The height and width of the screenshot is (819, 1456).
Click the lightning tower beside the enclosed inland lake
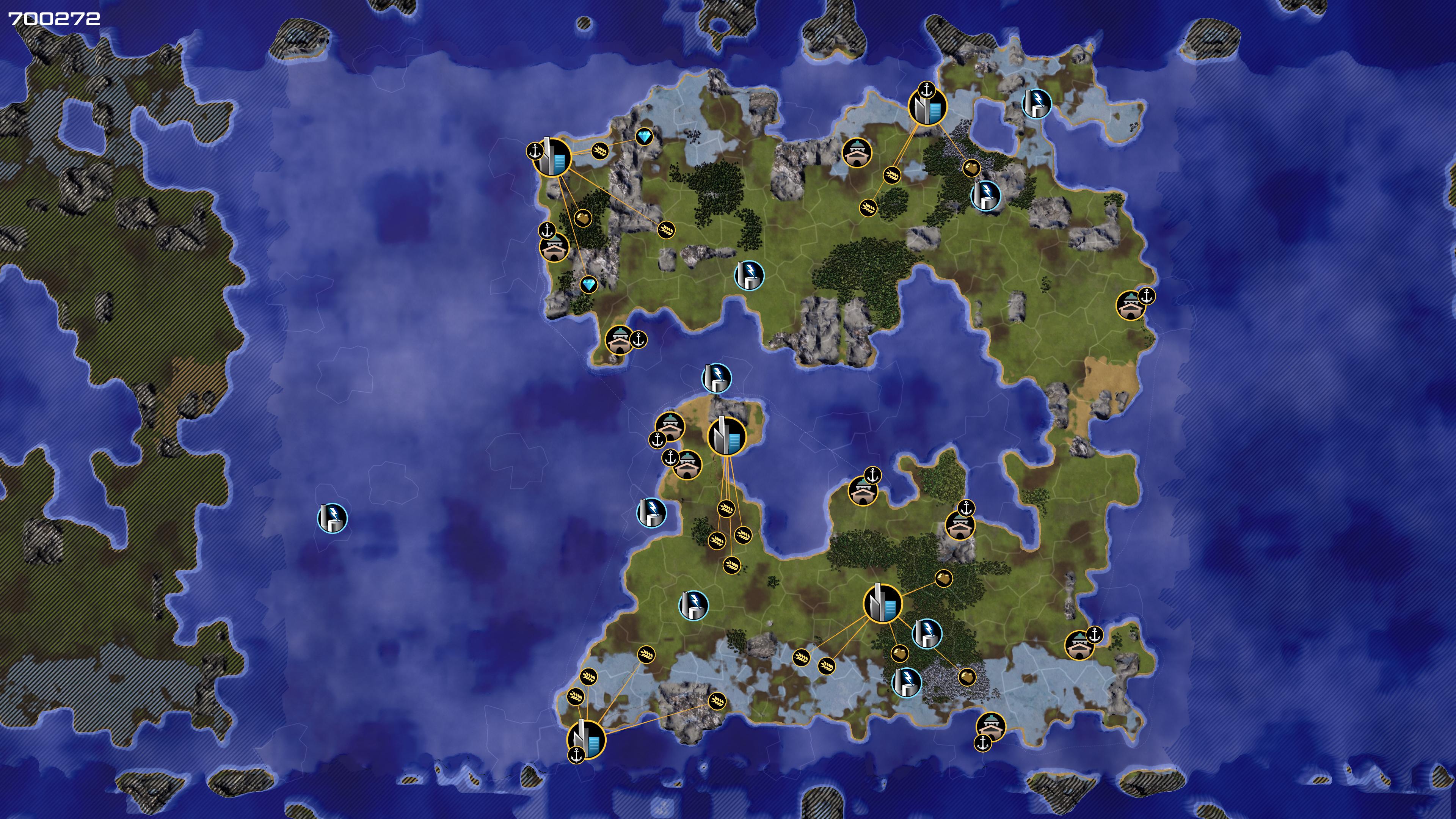click(x=1037, y=104)
